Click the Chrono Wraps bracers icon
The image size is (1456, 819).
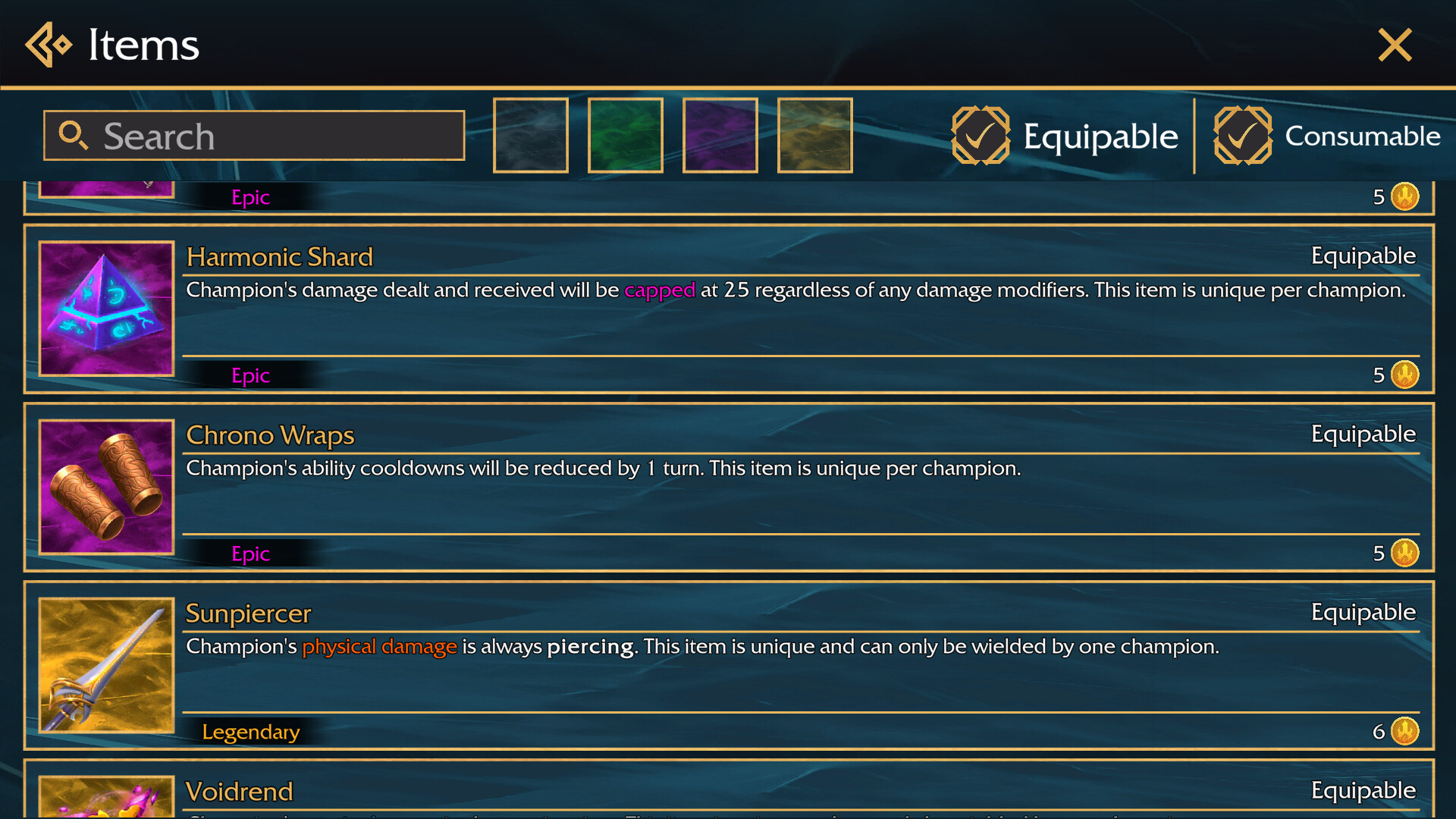tap(106, 486)
